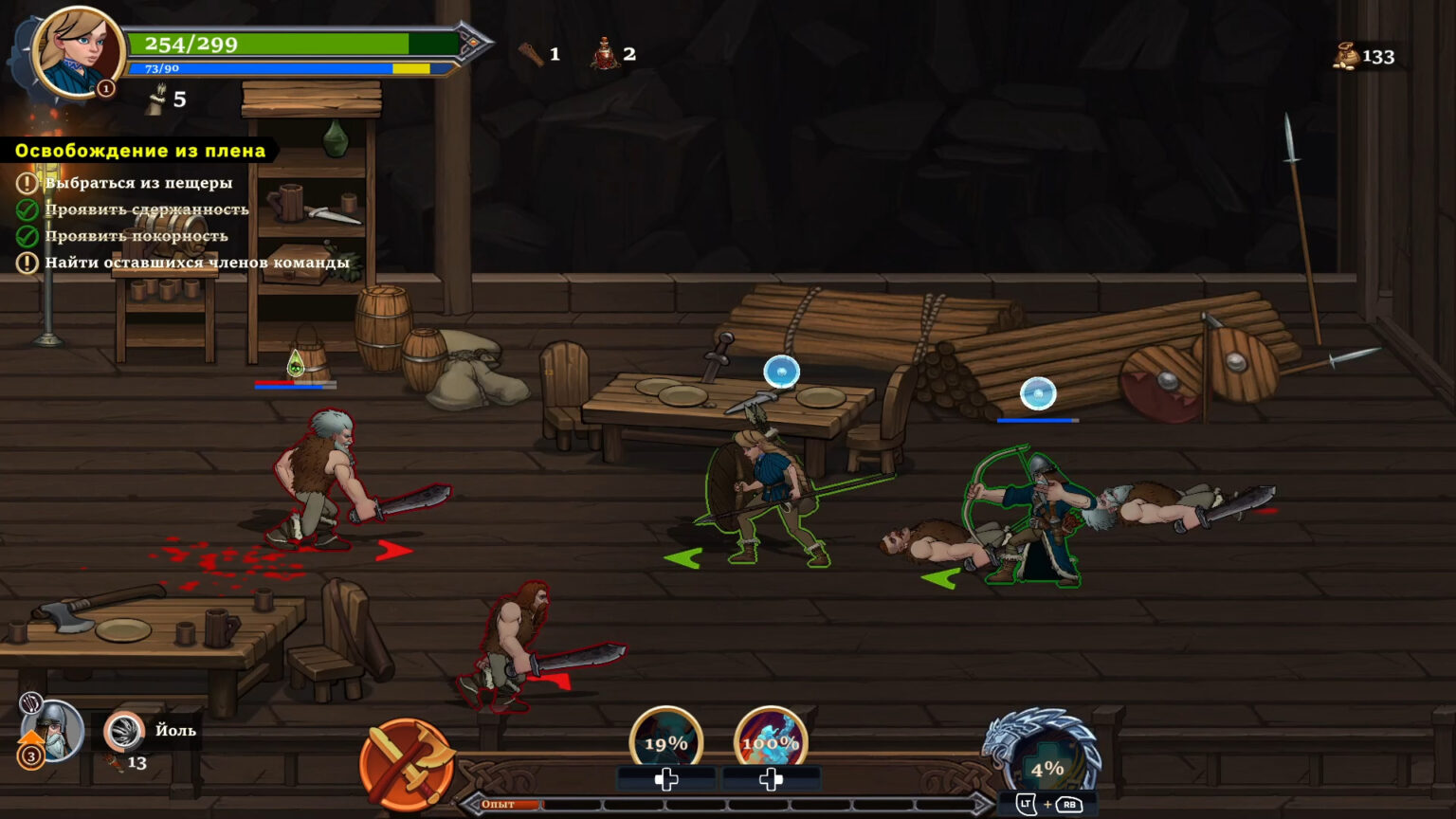Select the Йоль companion skill icon
Screen dimensions: 1456x819
tap(123, 731)
